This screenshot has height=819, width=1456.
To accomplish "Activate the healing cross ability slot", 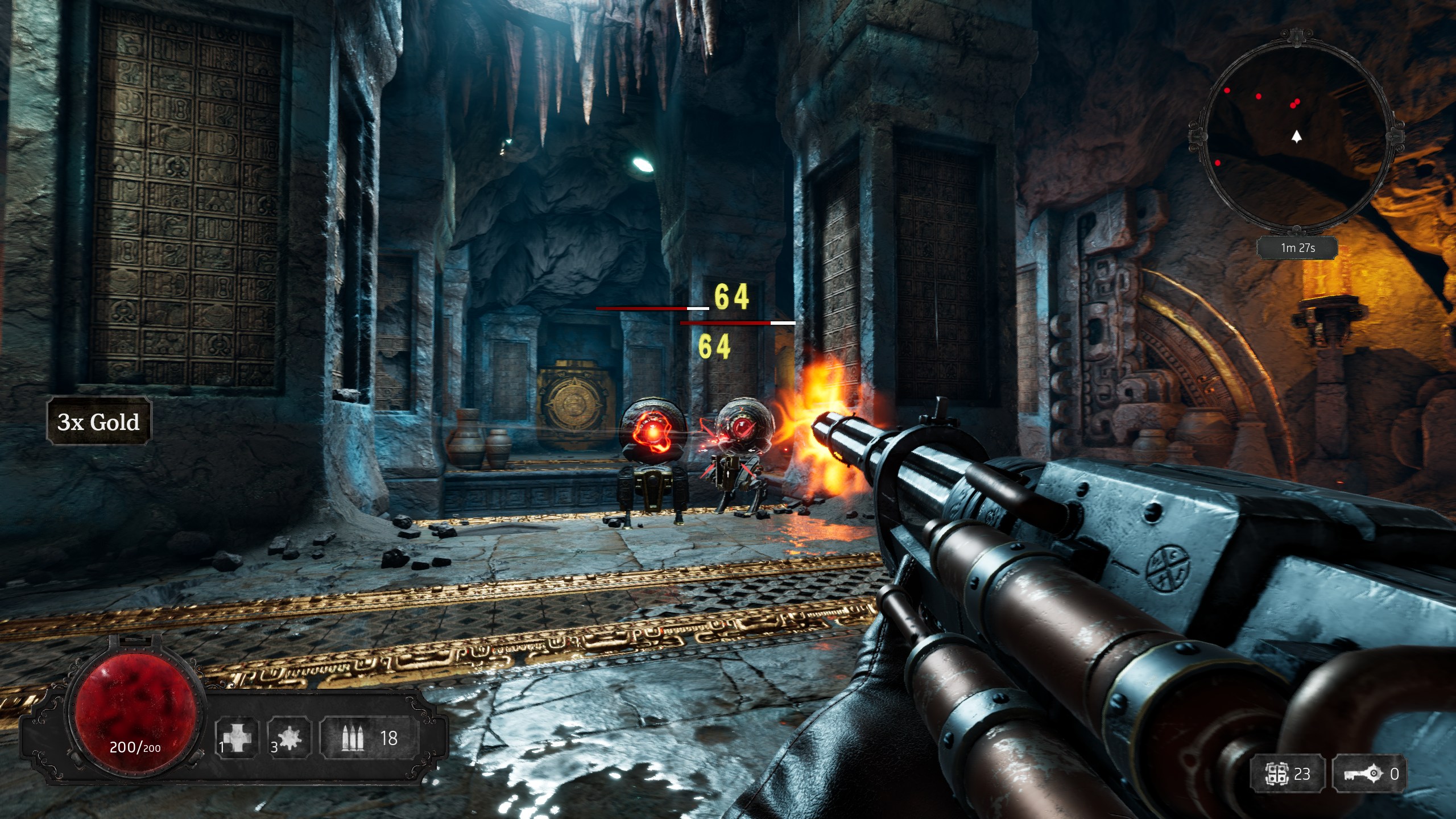I will coord(237,738).
